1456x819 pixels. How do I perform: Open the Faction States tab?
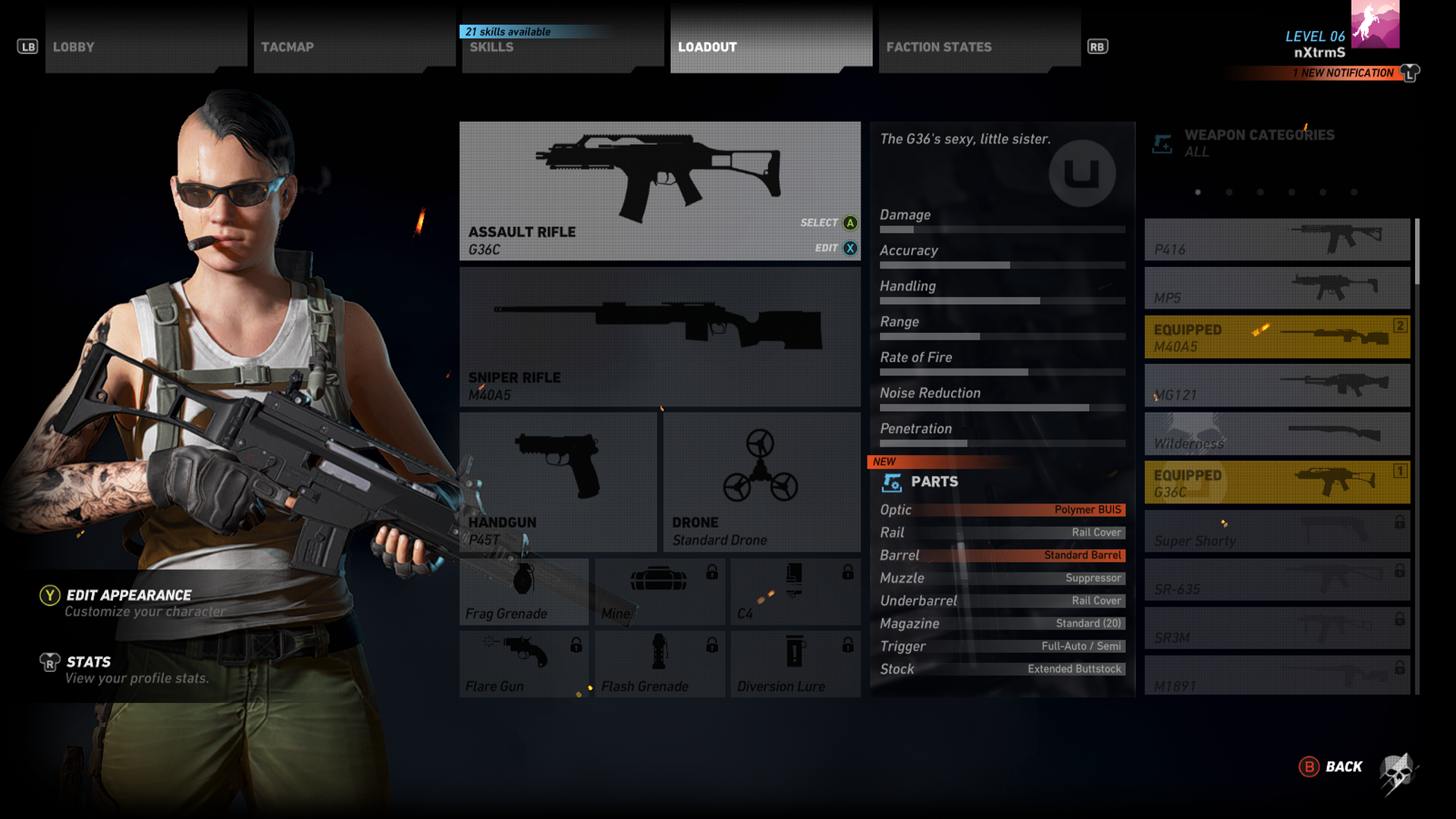coord(978,47)
